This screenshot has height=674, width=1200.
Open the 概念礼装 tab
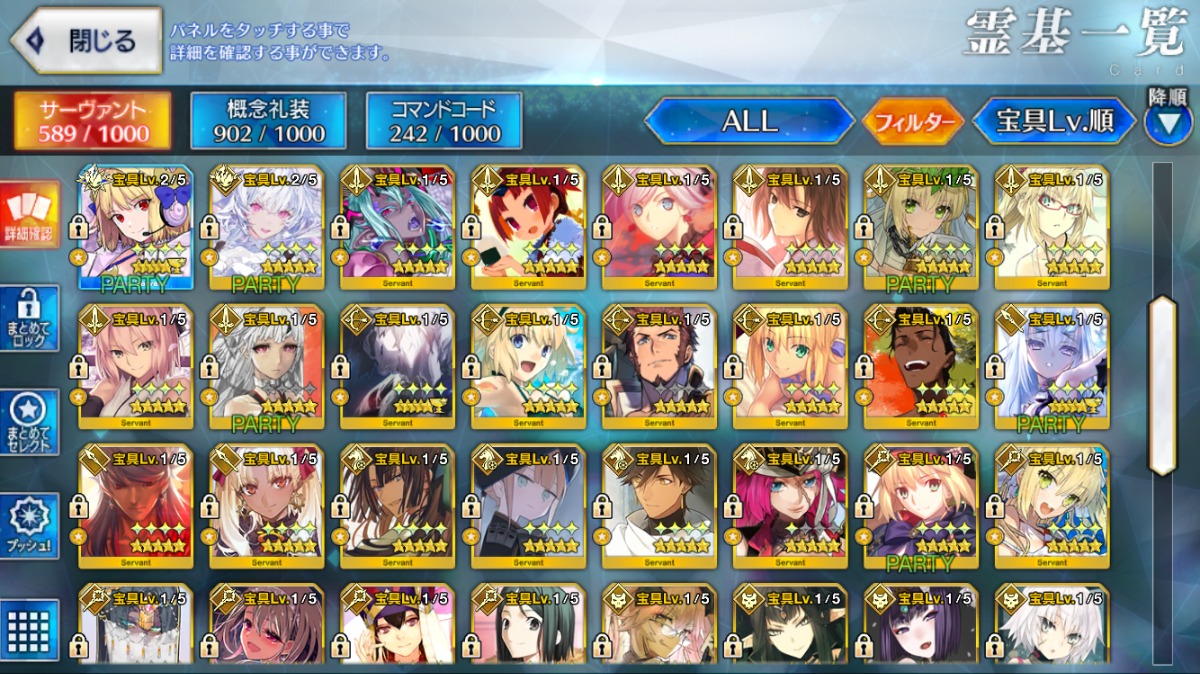(x=268, y=121)
